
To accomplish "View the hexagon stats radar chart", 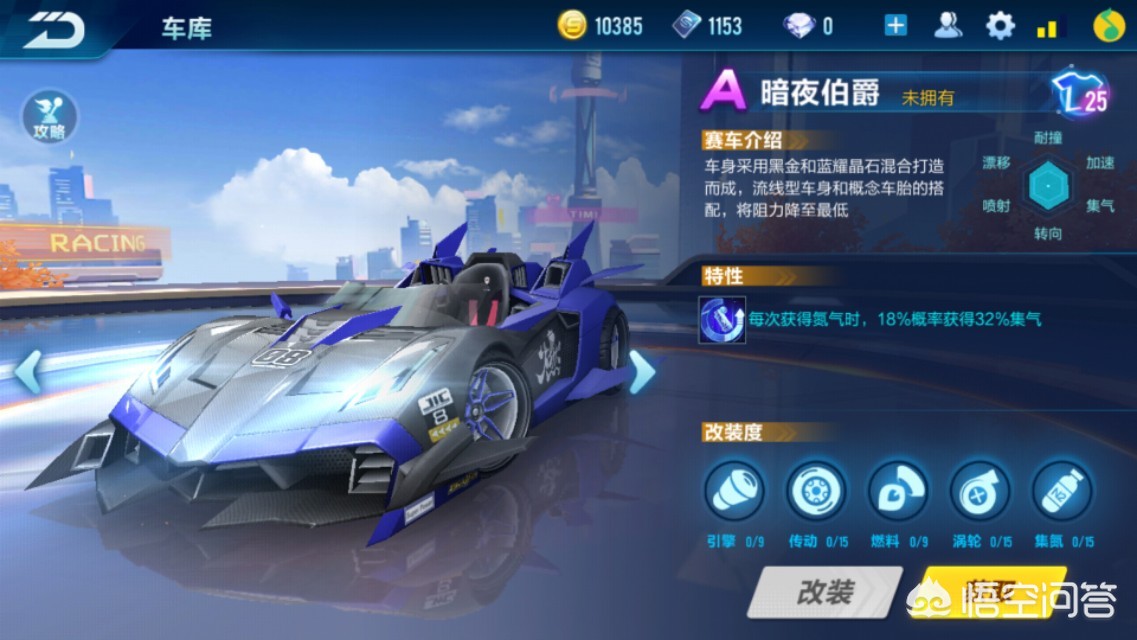I will pyautogui.click(x=1049, y=186).
